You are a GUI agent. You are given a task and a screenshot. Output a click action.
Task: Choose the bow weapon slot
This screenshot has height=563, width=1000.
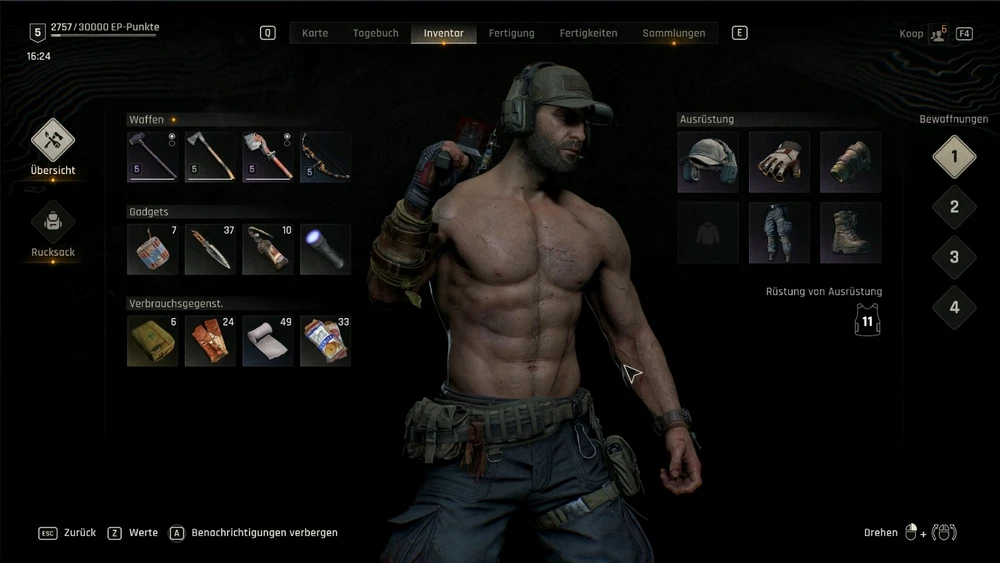click(x=325, y=157)
